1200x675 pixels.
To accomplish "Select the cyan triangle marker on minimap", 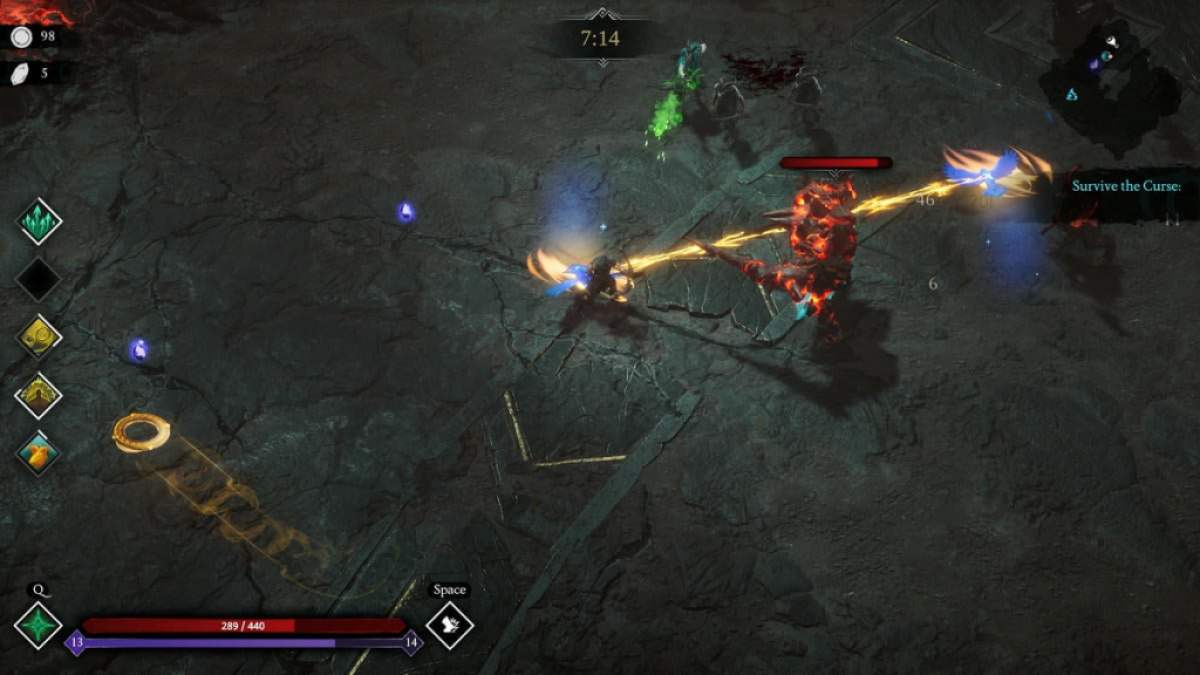I will 1071,95.
